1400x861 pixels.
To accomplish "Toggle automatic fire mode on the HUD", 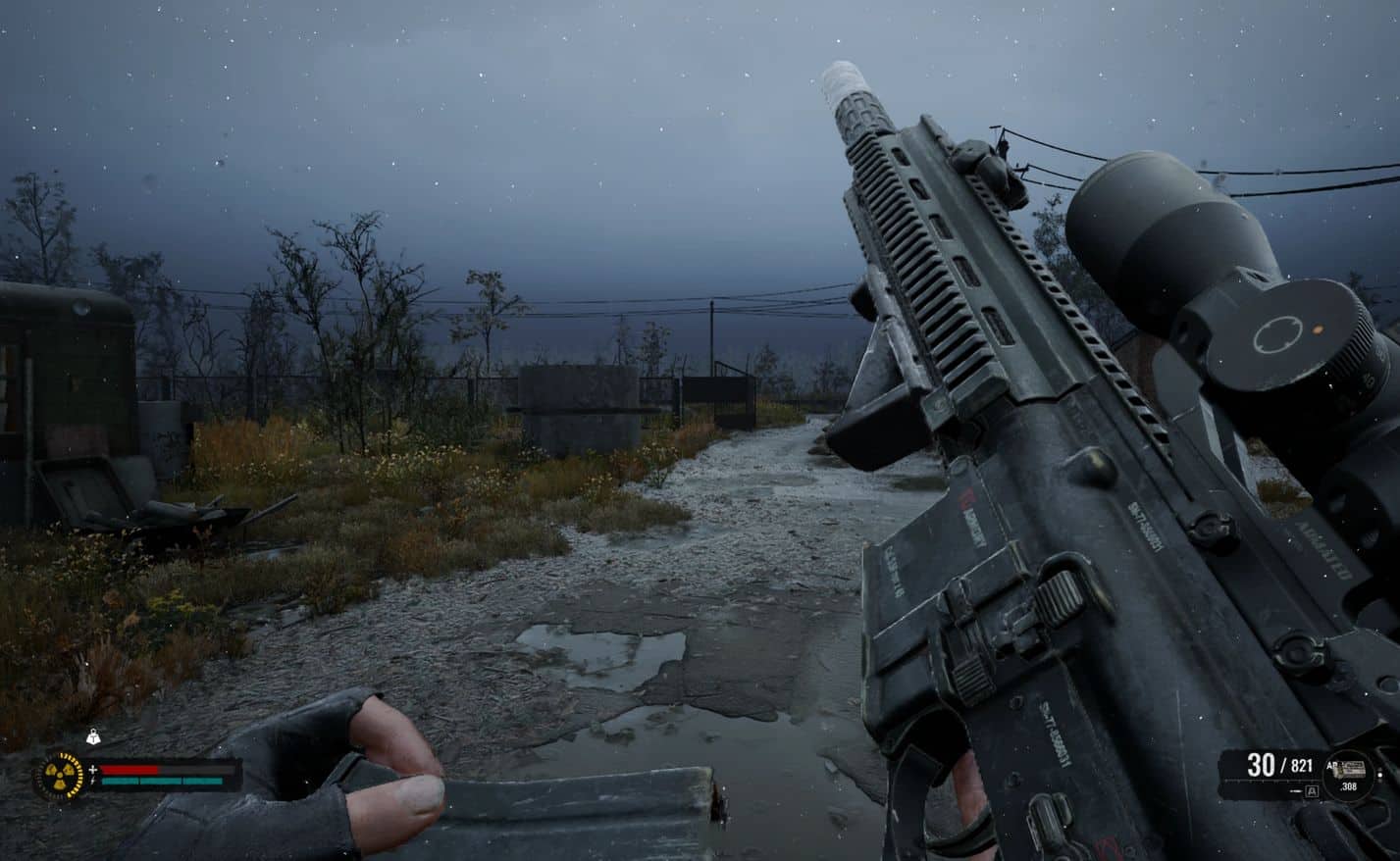I will click(x=1312, y=790).
